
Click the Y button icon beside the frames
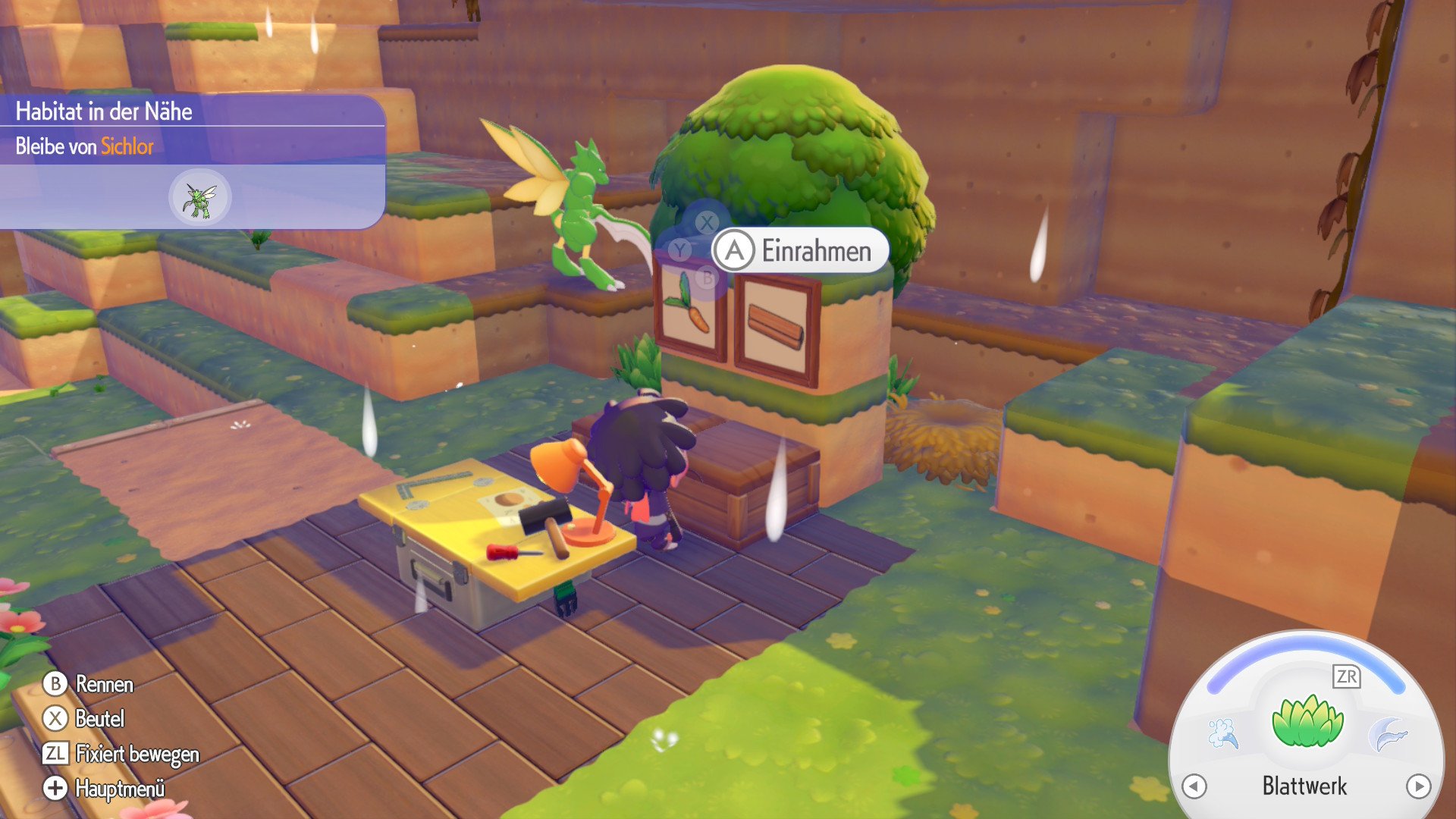[x=679, y=248]
